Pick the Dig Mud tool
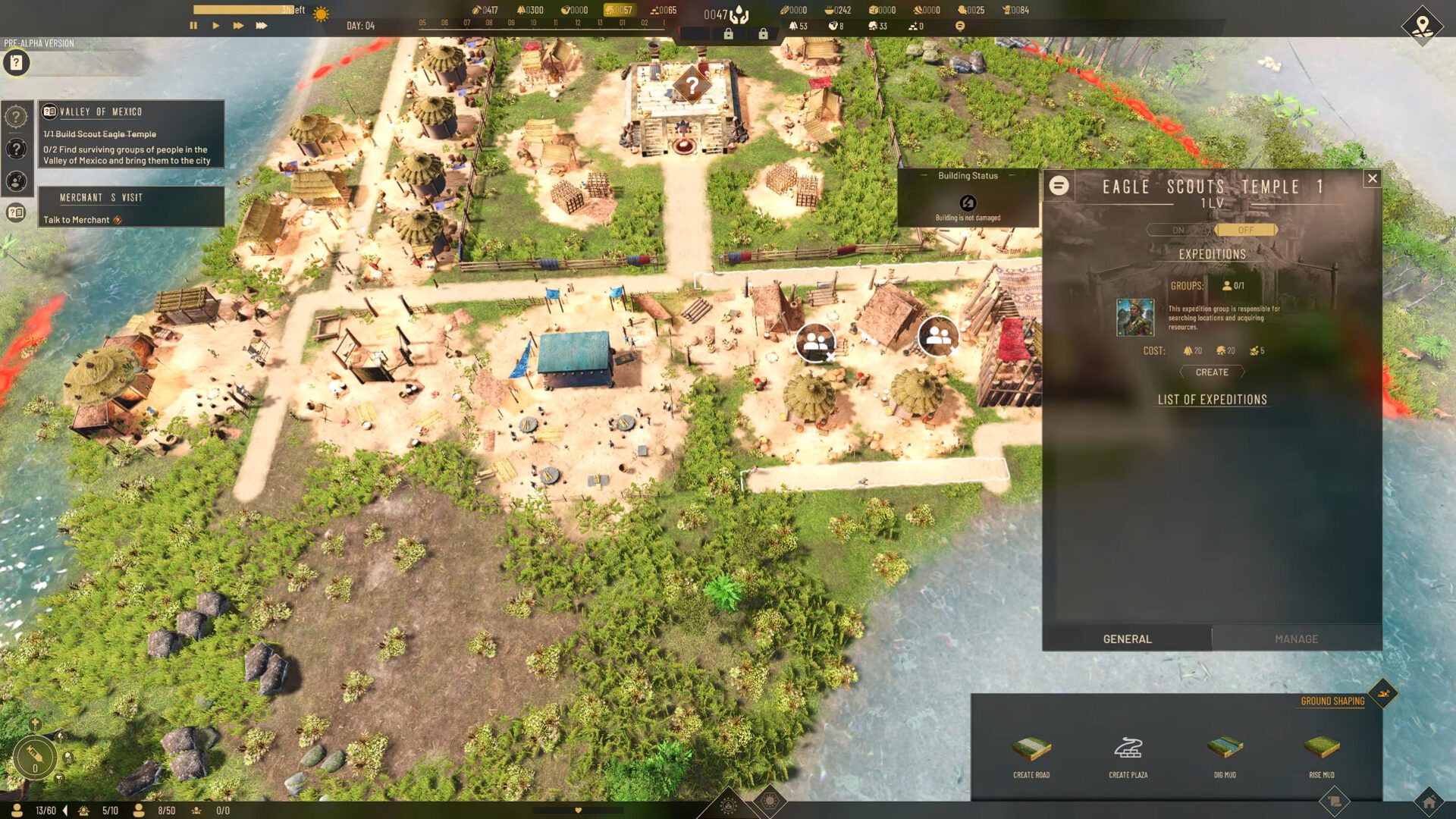The image size is (1456, 819). point(1225,755)
